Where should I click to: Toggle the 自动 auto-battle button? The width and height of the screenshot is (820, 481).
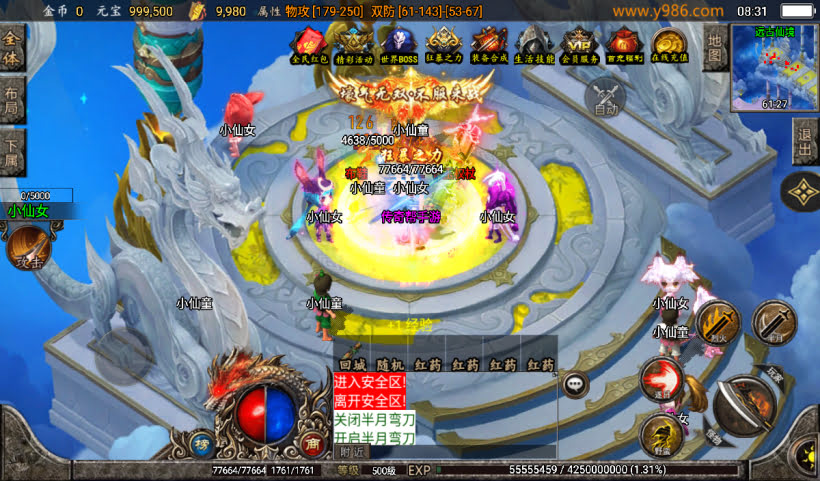point(606,98)
